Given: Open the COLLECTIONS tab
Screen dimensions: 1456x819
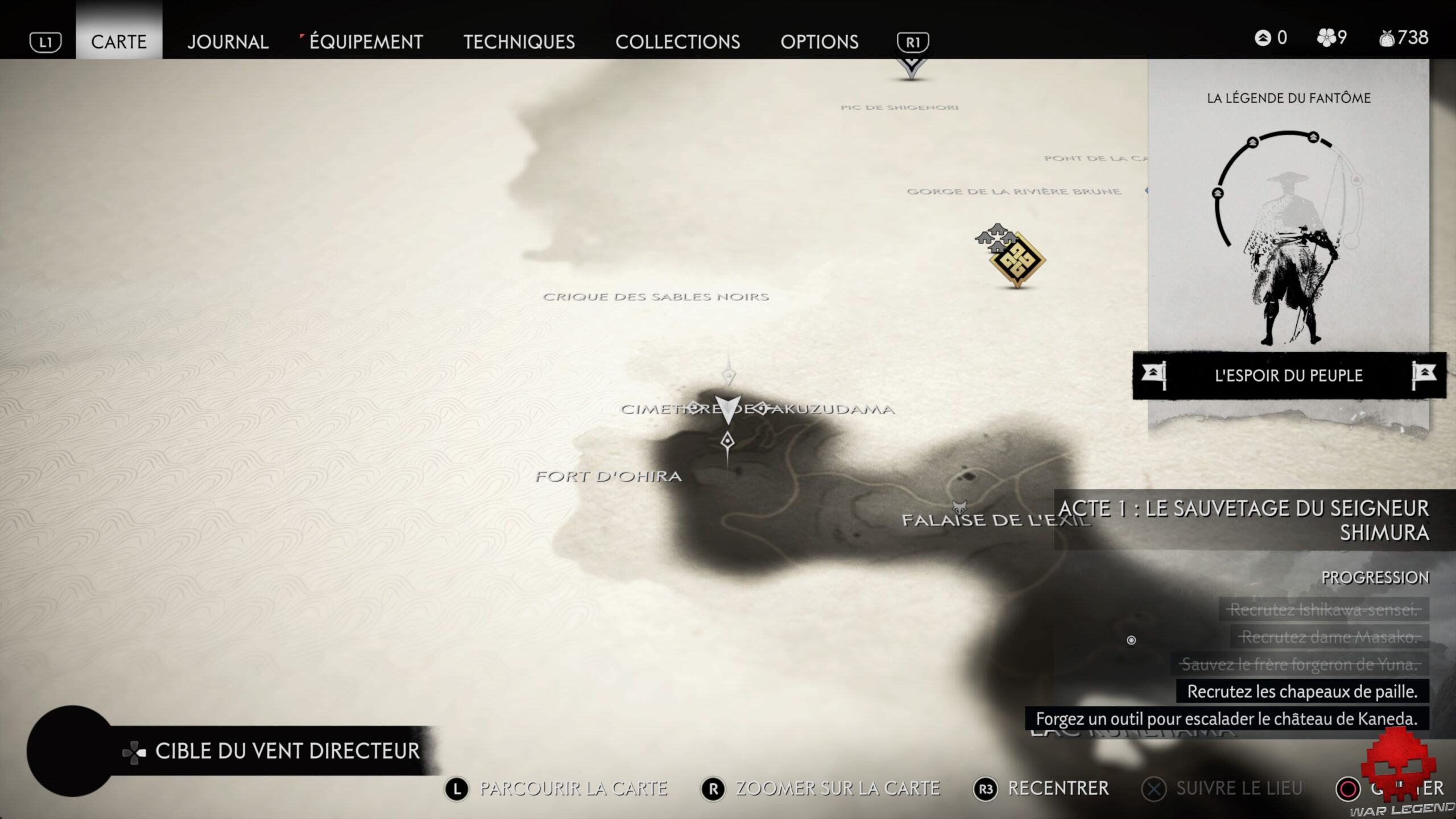Looking at the screenshot, I should (678, 42).
